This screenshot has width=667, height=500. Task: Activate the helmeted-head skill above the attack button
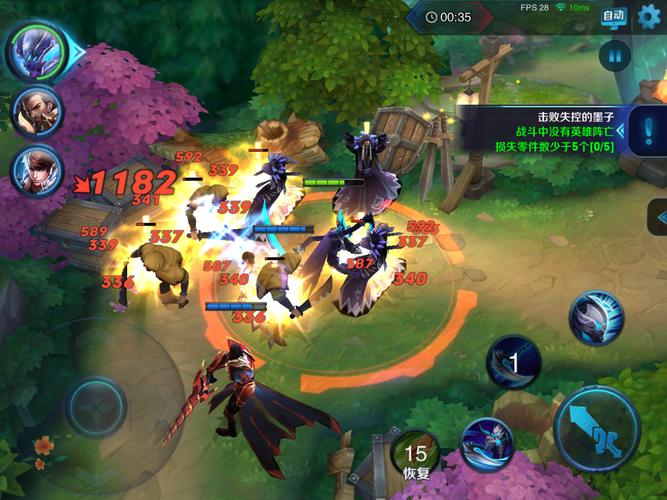pos(596,319)
